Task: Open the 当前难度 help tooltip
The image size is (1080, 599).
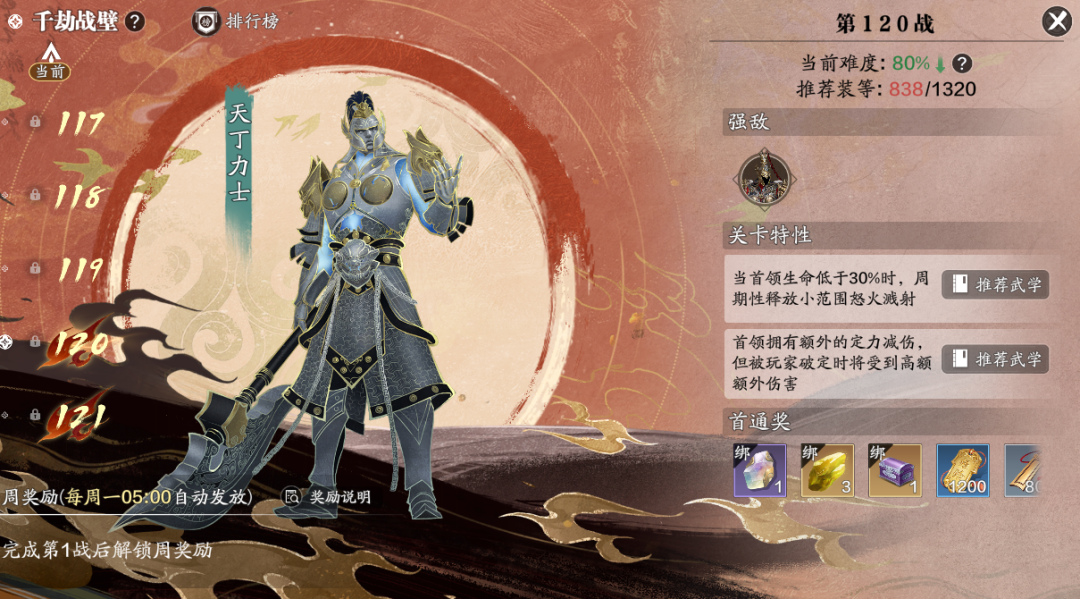Action: point(962,63)
